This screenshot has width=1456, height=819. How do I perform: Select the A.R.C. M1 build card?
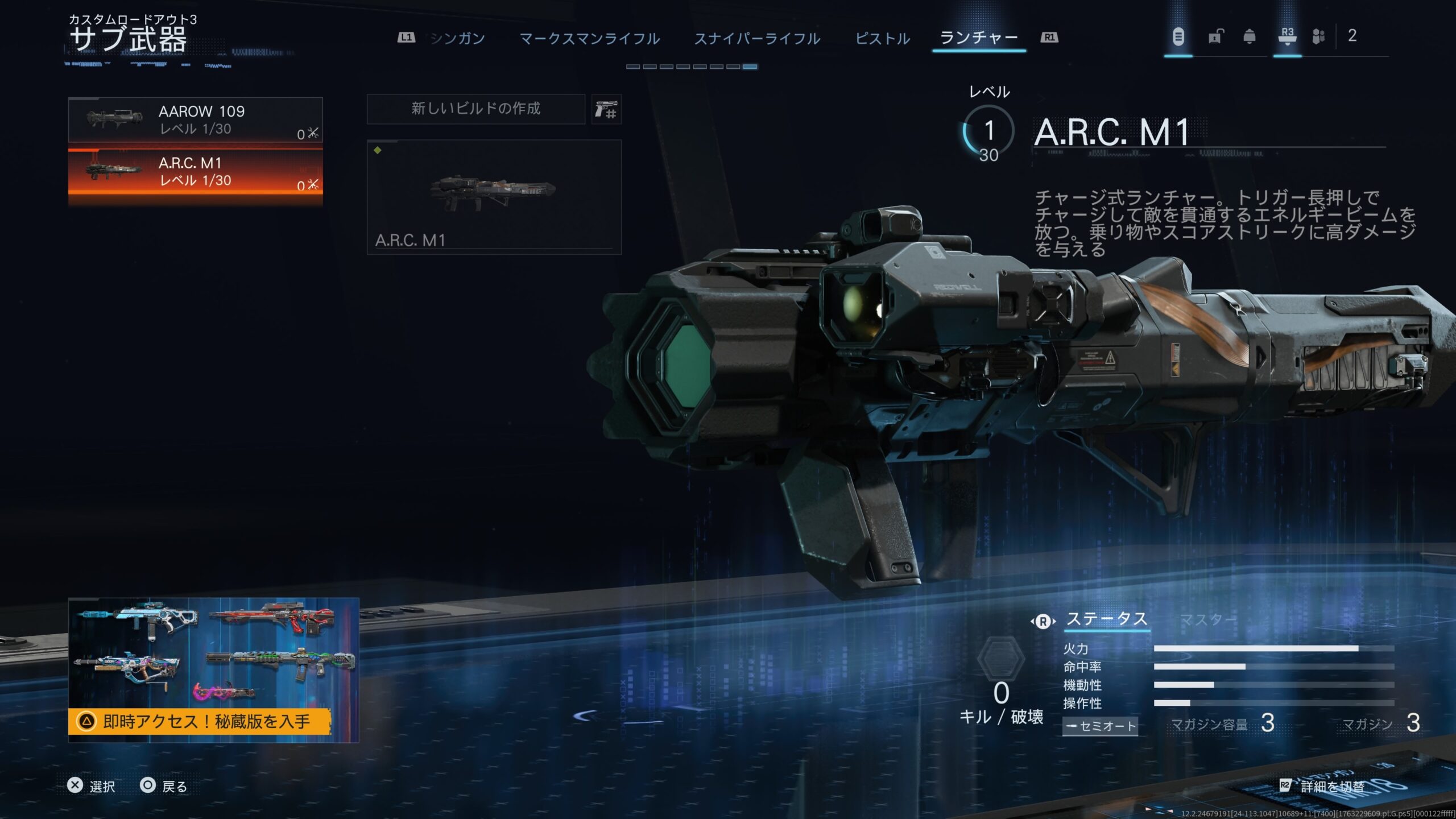(x=494, y=197)
